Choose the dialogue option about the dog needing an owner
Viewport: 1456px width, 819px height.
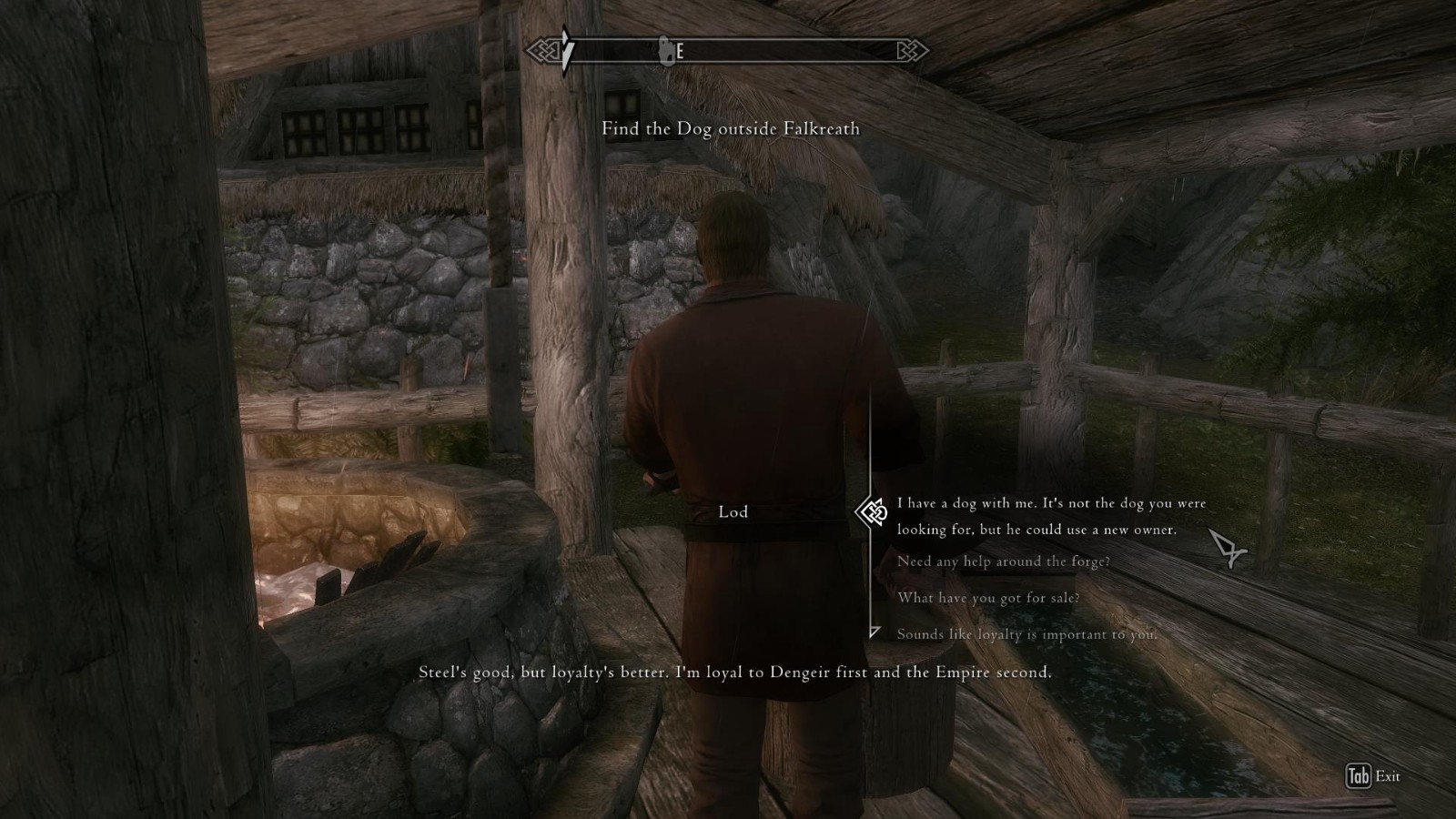coord(1051,516)
